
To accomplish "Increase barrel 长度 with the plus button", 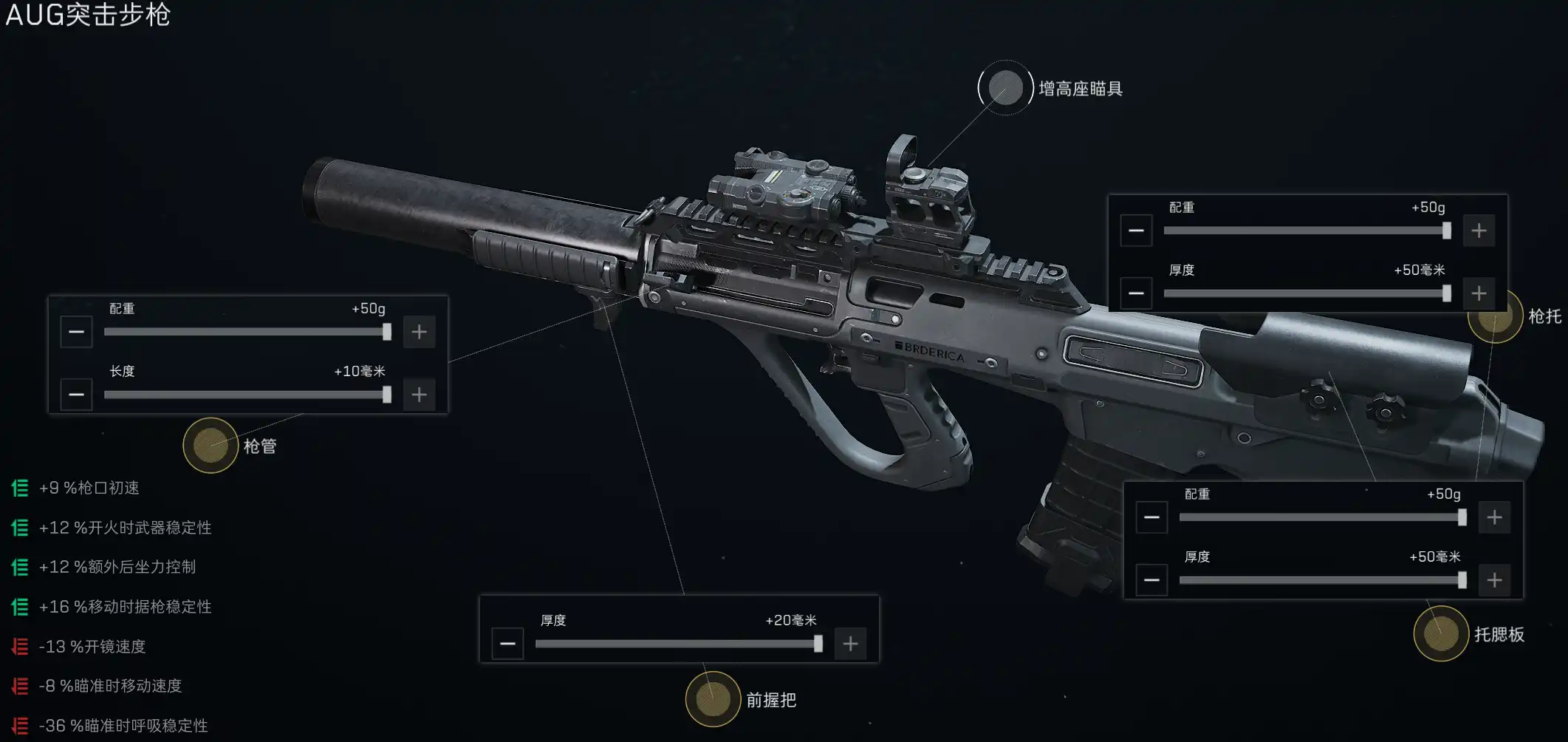I will point(419,395).
